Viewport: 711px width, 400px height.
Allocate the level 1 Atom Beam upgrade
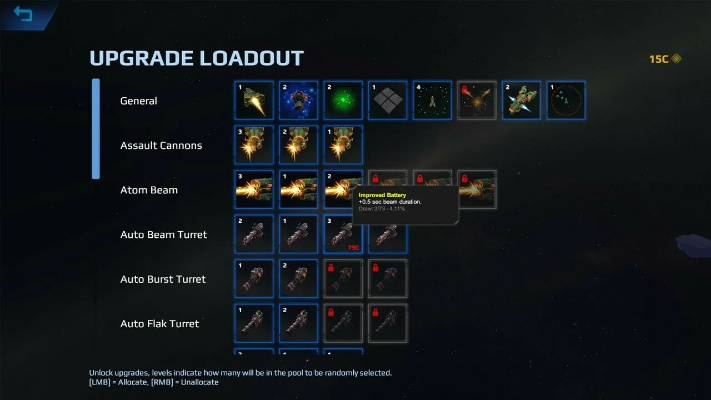click(298, 190)
